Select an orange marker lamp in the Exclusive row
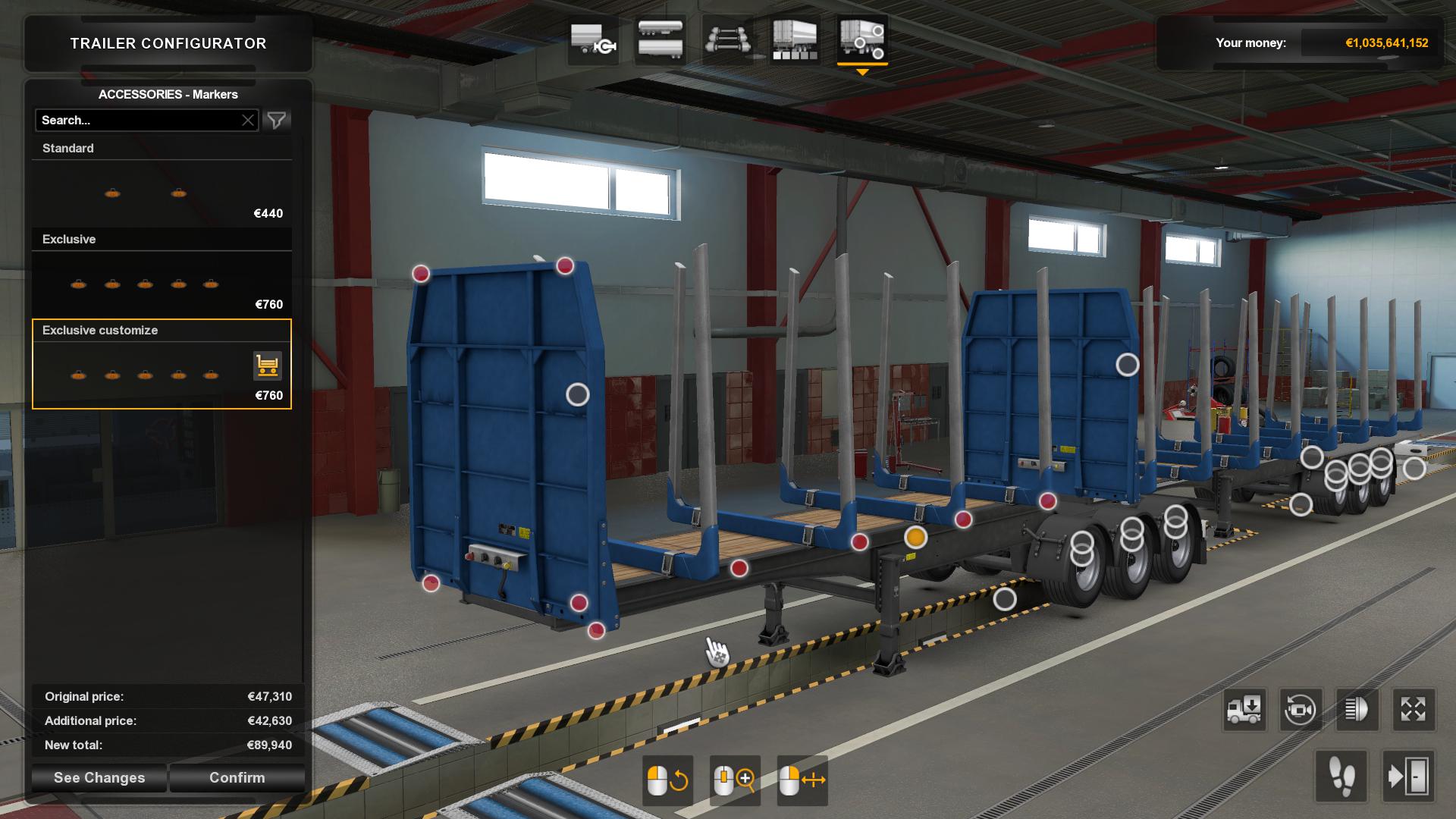Viewport: 1456px width, 819px height. pyautogui.click(x=144, y=284)
